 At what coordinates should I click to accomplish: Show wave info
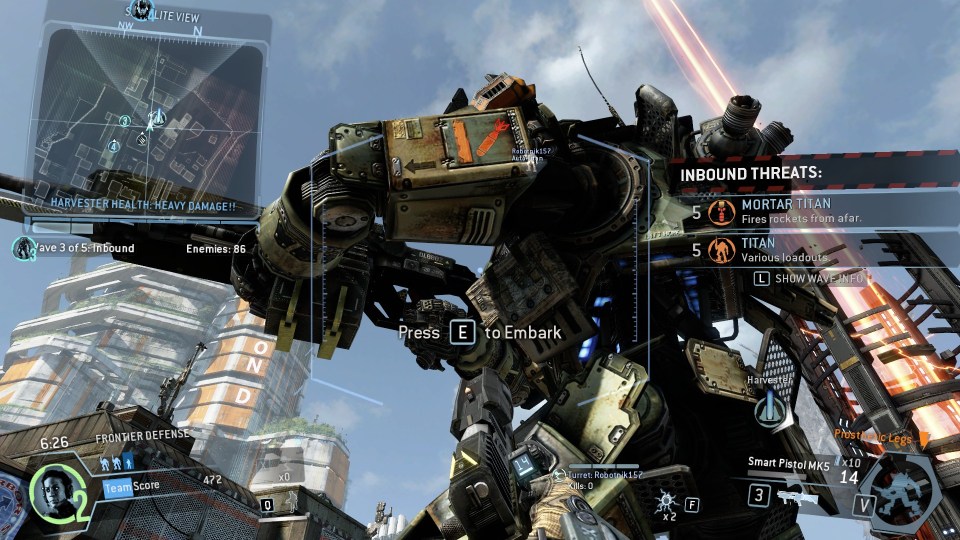(809, 278)
